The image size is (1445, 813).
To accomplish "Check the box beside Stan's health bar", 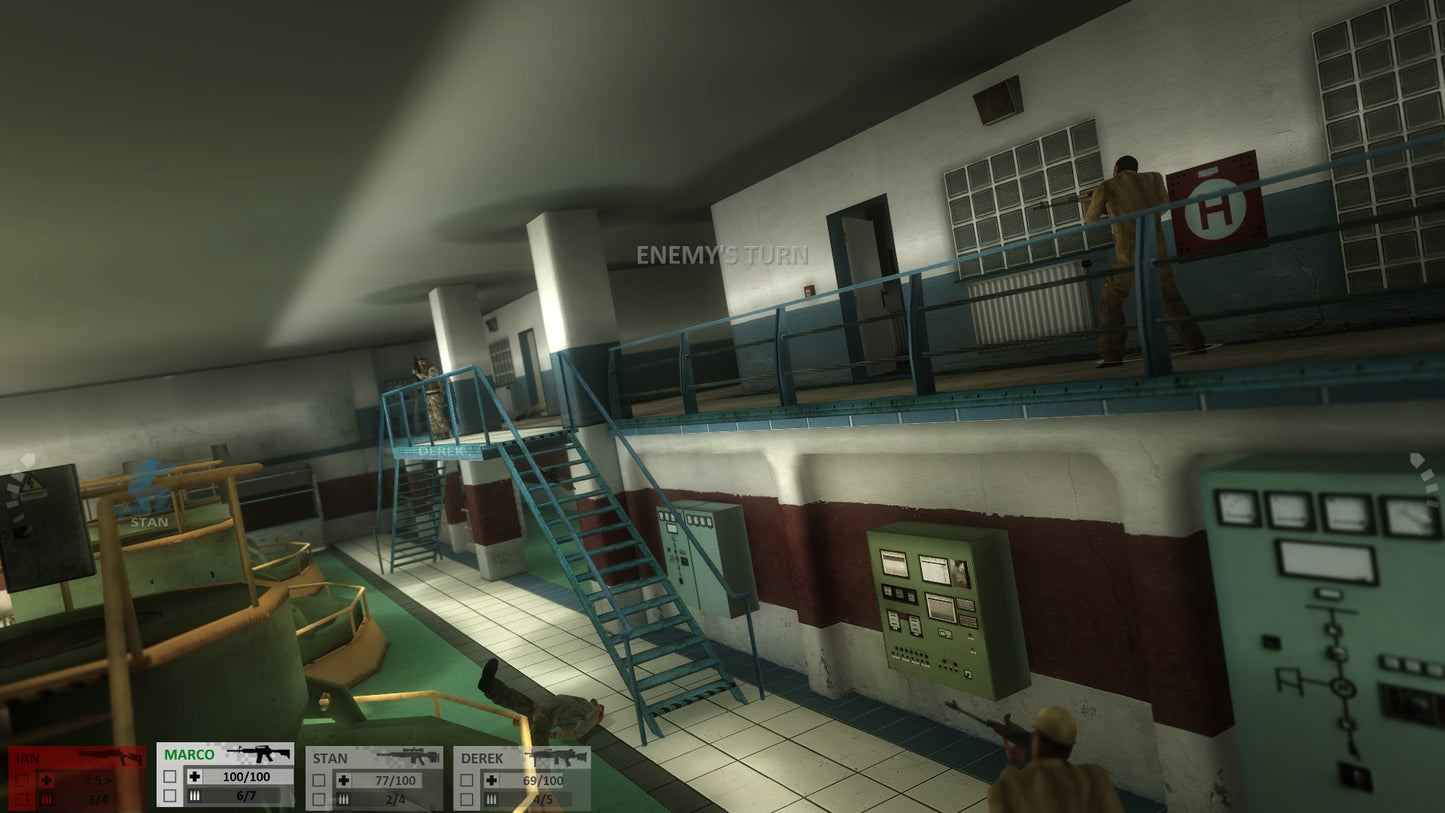I will click(317, 779).
